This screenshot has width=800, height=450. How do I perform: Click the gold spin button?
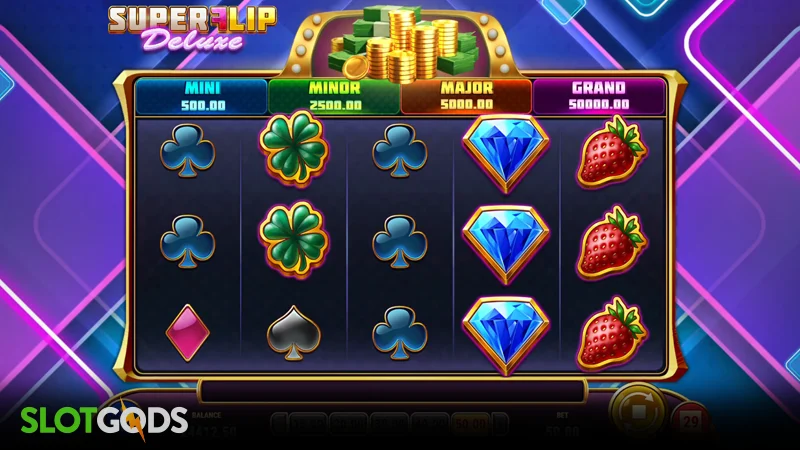click(637, 413)
